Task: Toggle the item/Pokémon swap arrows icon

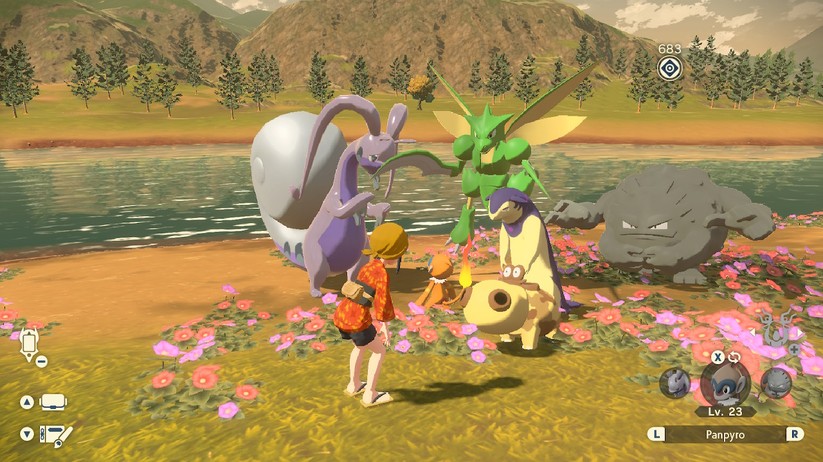Action: 734,357
